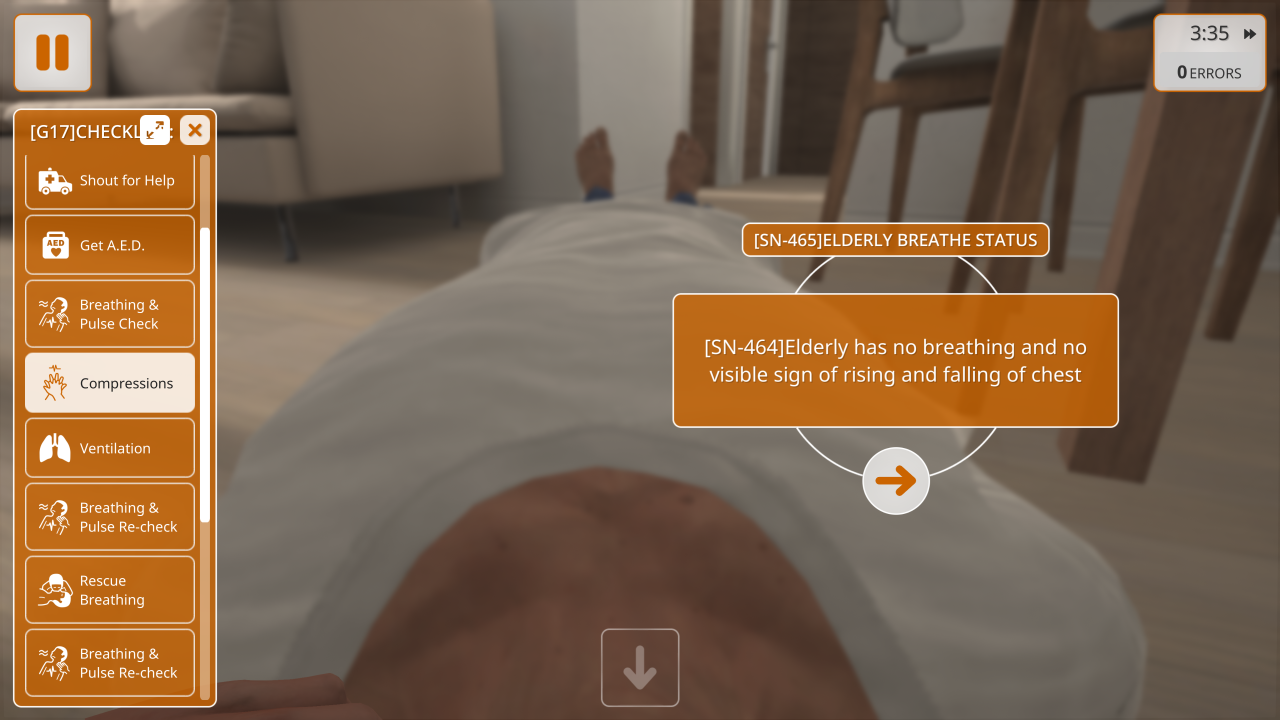Fast-forward the timer with the double arrow
This screenshot has width=1280, height=720.
point(1250,34)
